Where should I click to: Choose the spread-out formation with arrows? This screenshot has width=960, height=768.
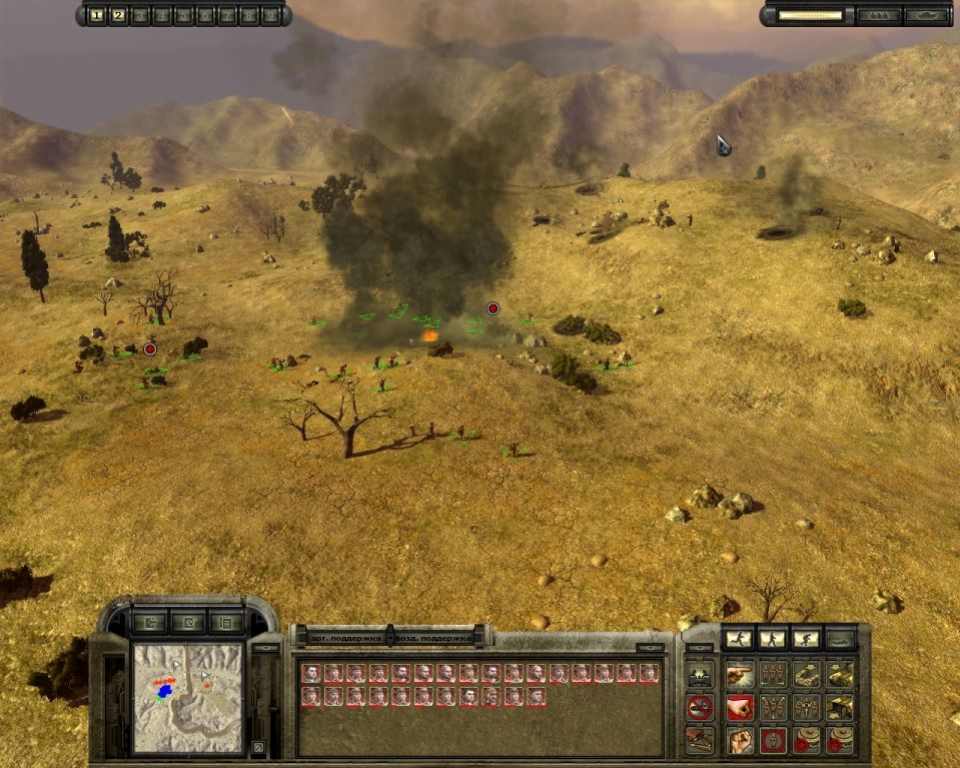[772, 708]
